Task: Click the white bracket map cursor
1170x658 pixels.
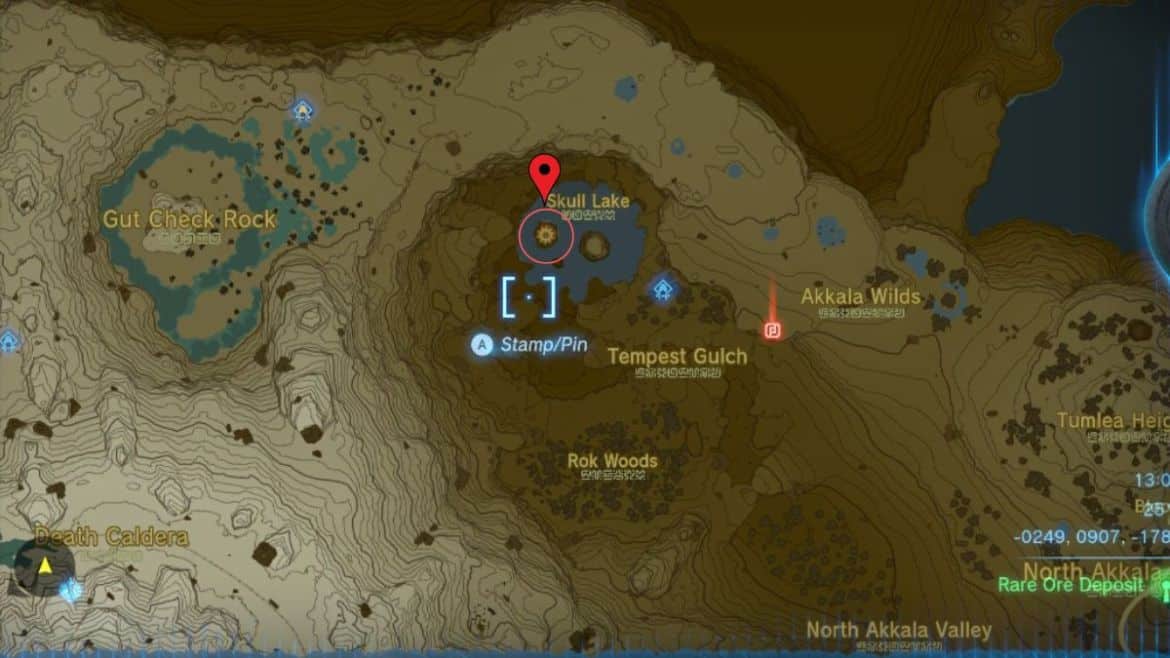Action: coord(529,297)
